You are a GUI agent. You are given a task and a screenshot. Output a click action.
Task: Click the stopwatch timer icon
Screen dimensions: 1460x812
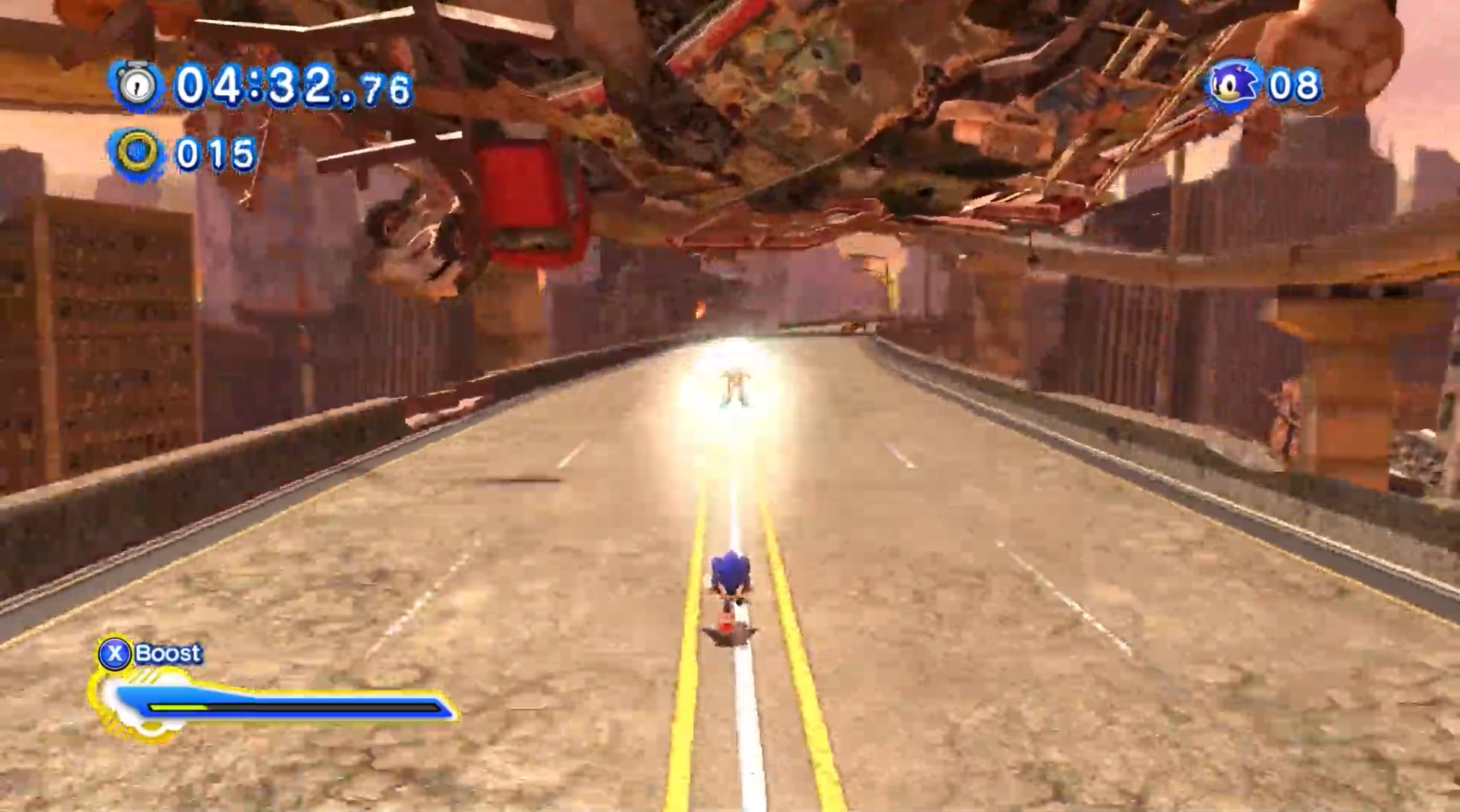coord(137,85)
